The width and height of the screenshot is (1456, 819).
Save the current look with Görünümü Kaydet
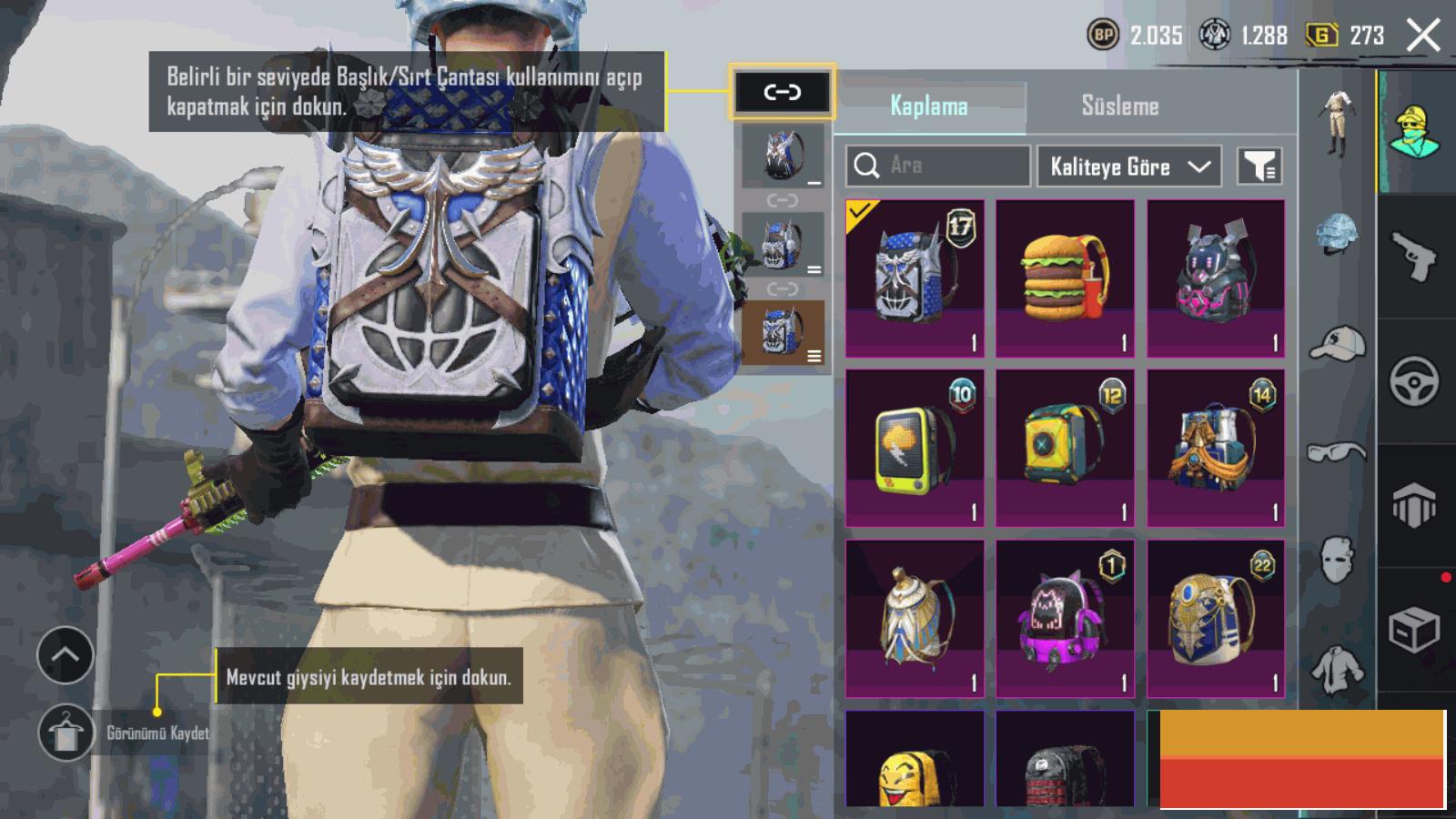(x=66, y=733)
